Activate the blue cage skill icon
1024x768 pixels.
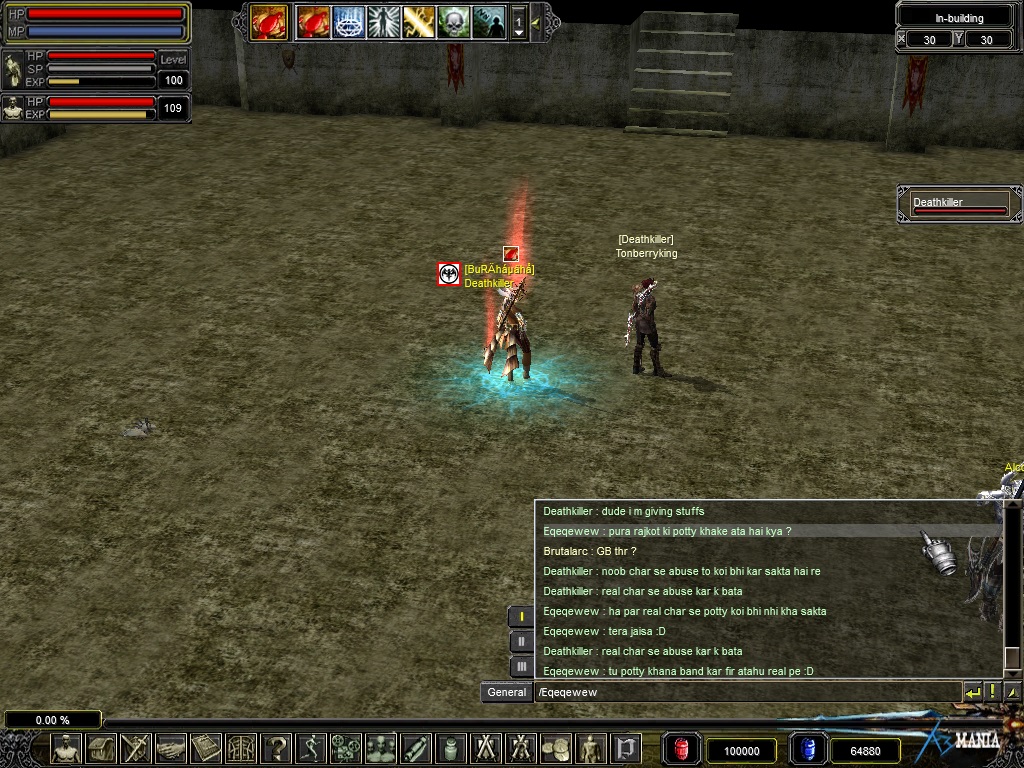tap(348, 21)
